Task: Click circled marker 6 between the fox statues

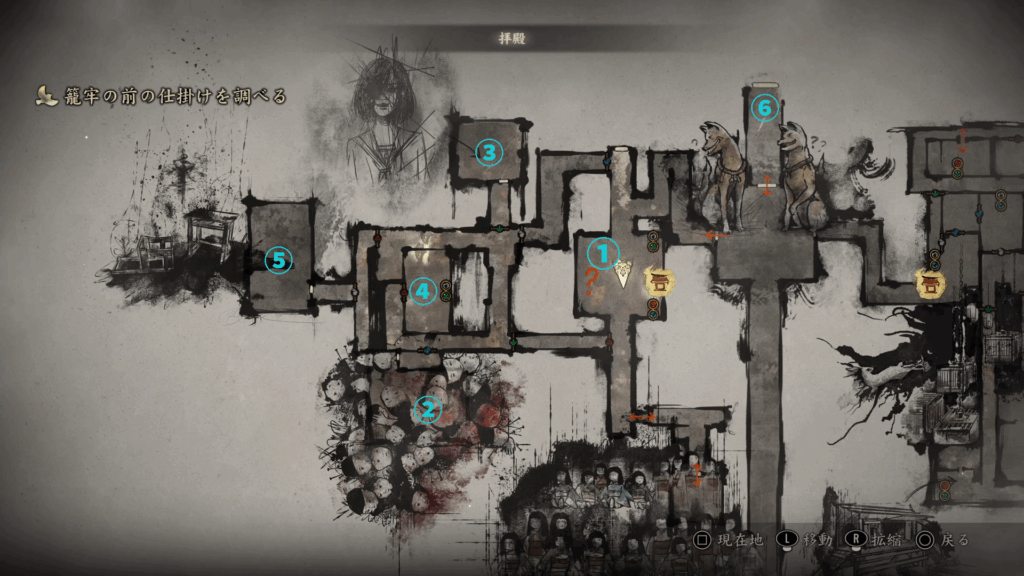Action: click(x=764, y=104)
